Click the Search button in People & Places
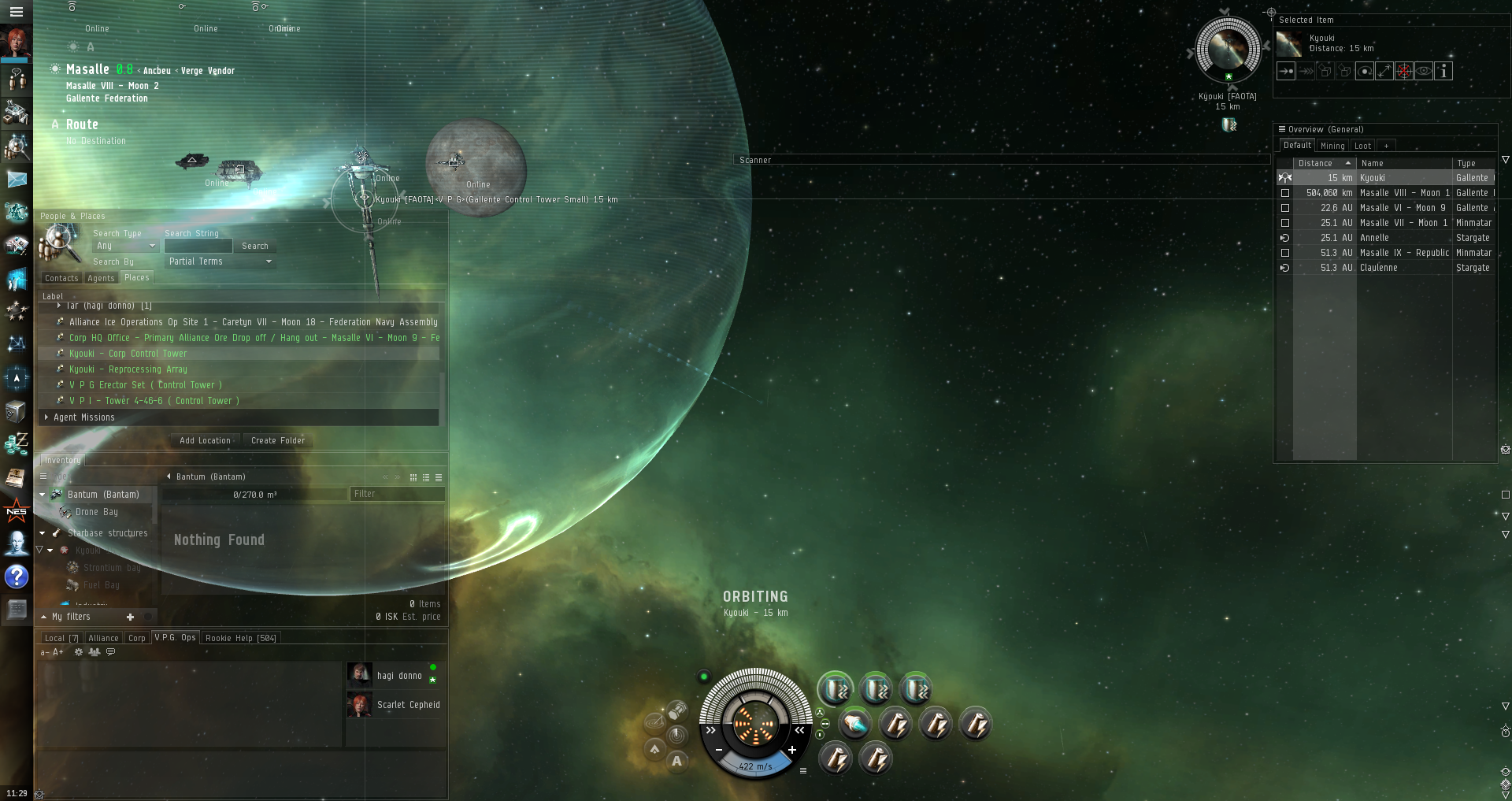The image size is (1512, 801). pyautogui.click(x=254, y=247)
